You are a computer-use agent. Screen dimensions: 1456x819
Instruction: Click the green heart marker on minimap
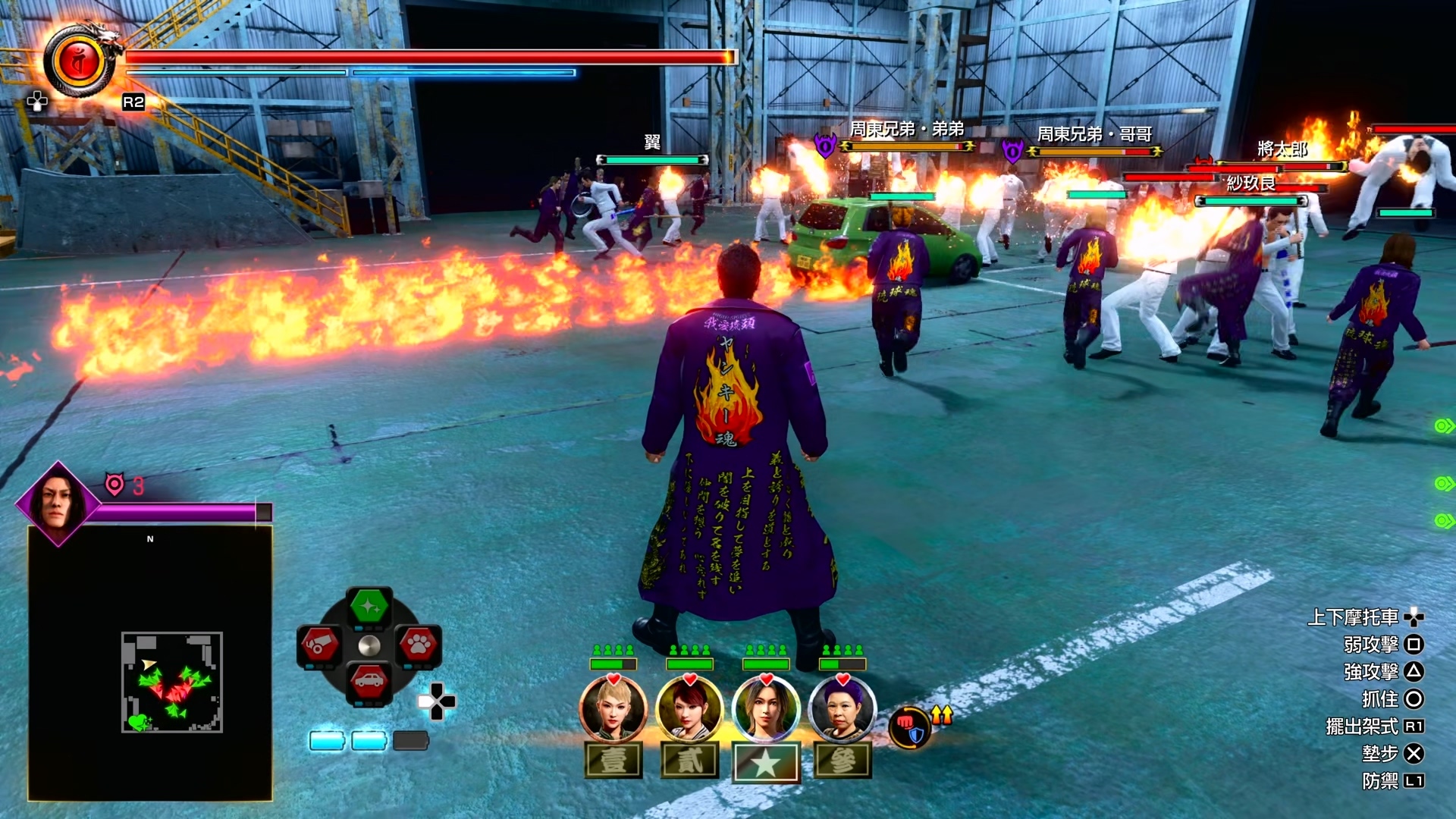point(137,722)
